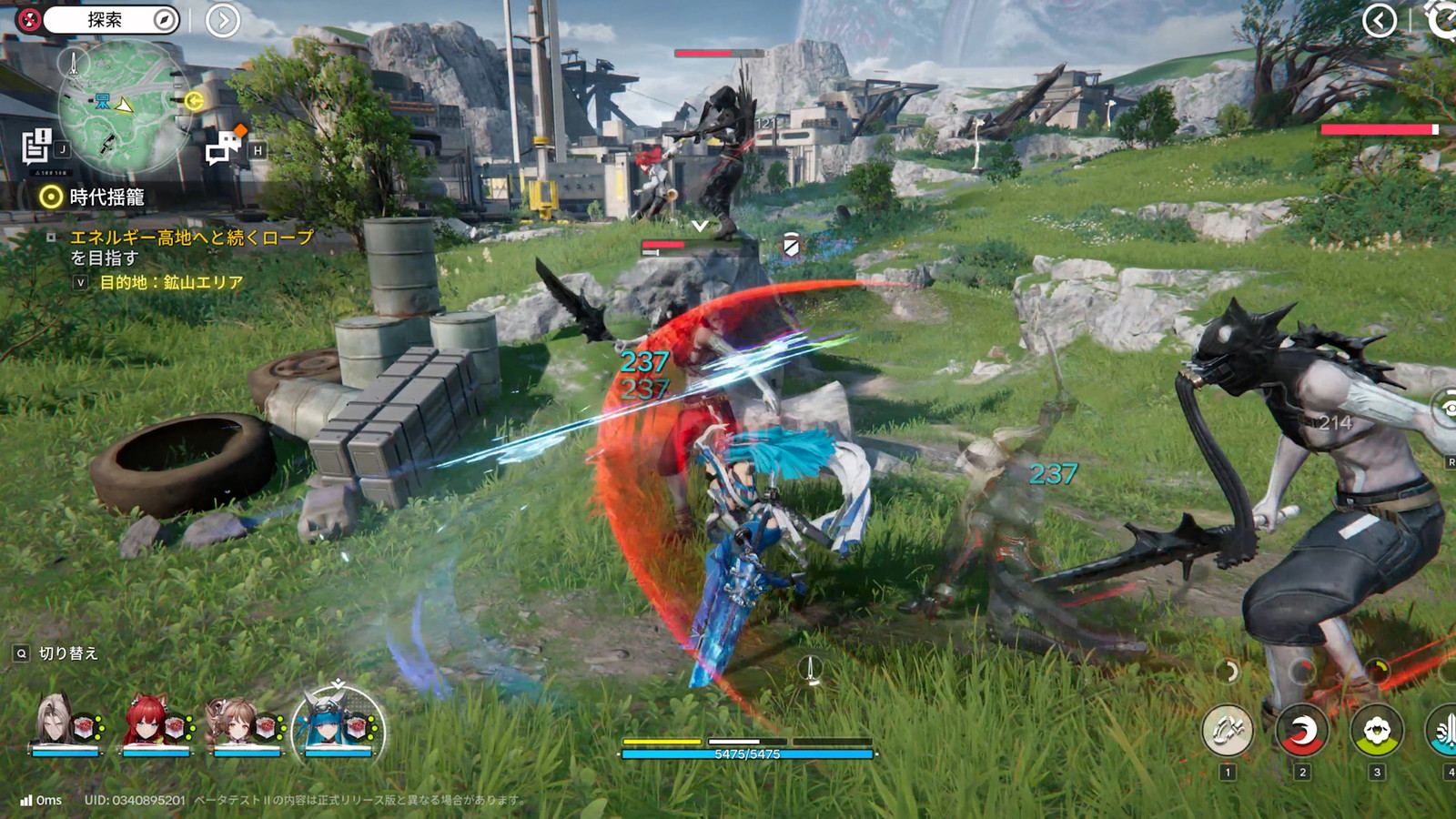
Task: Click the yellow exit marker on minimap edge
Action: (194, 101)
